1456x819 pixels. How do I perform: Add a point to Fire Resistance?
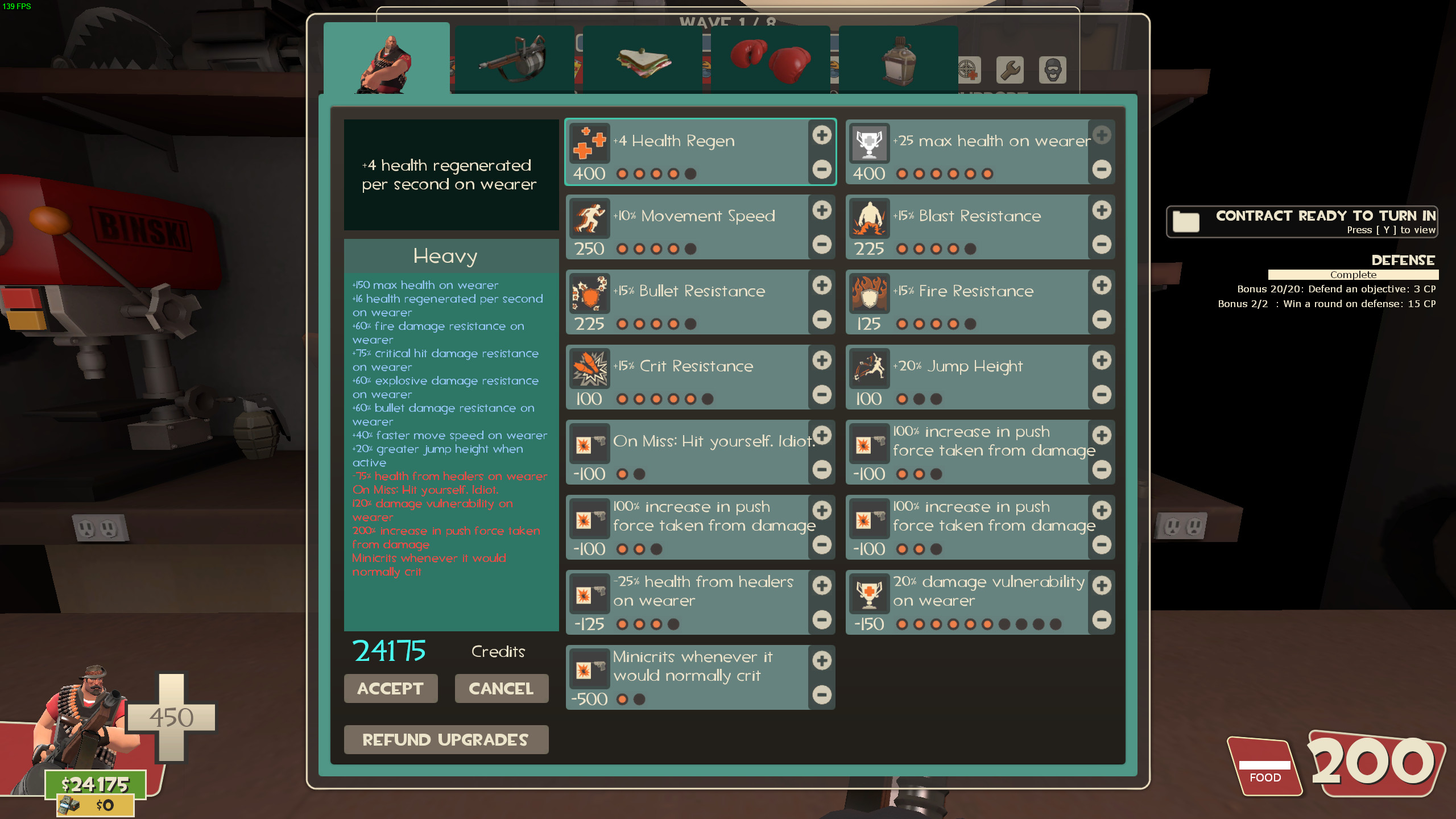pyautogui.click(x=1102, y=285)
